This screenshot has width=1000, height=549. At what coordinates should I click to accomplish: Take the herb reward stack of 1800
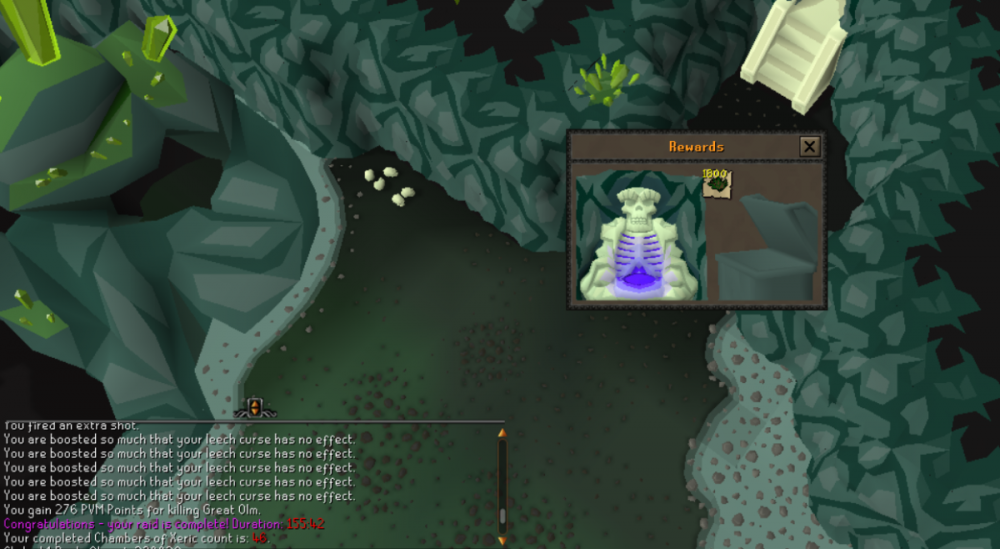[x=717, y=183]
